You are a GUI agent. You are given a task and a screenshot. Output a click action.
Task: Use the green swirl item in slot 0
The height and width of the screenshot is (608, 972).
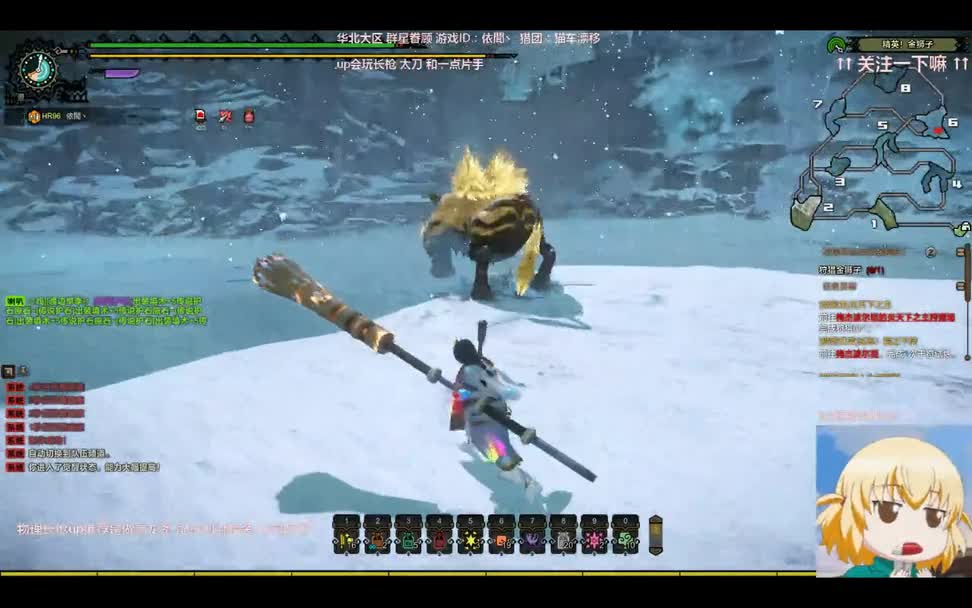(x=625, y=536)
